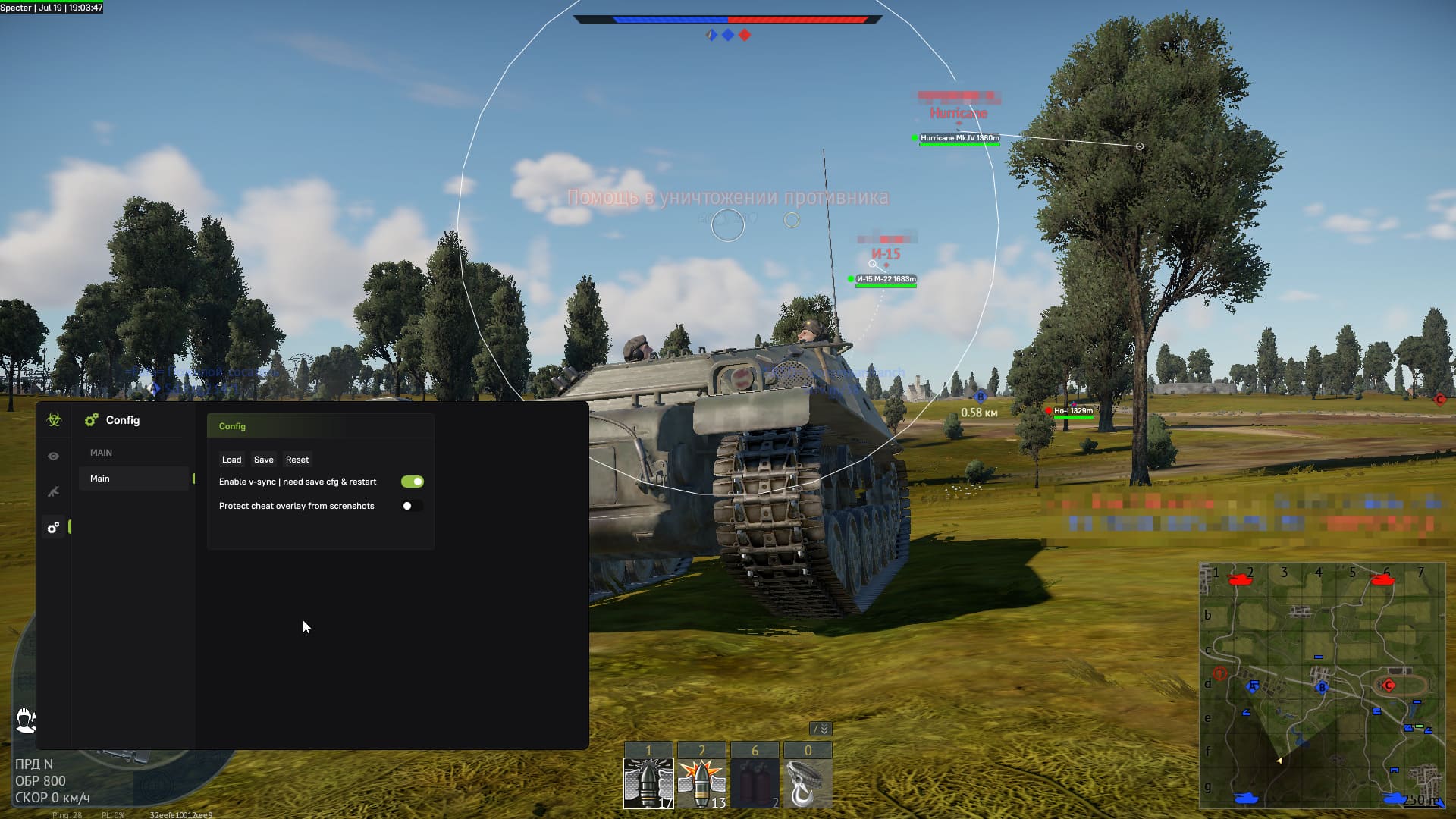Switch to the explosive shell in slot 2
This screenshot has width=1456, height=819.
701,783
